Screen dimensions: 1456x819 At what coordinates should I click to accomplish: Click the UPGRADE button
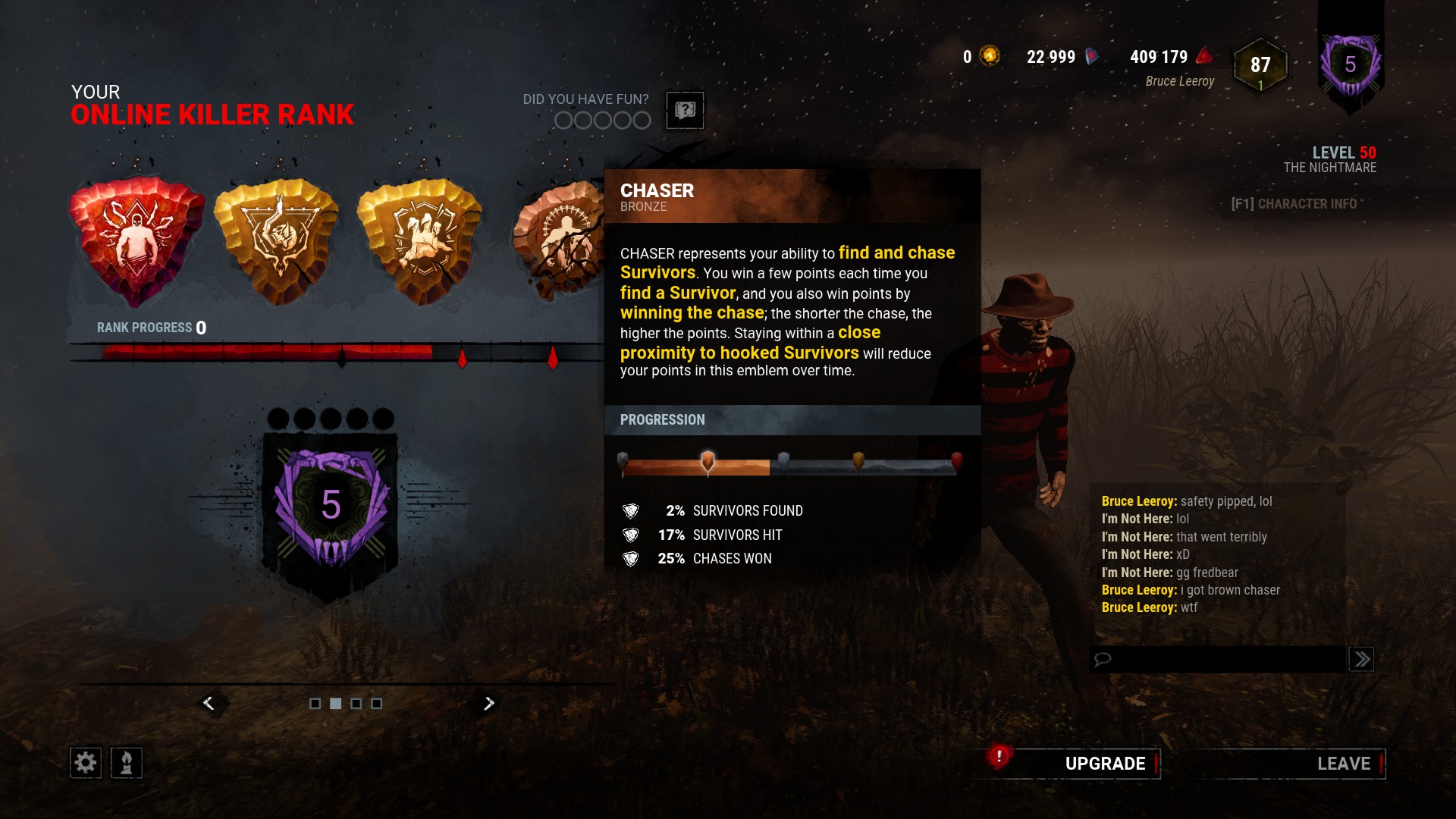[x=1104, y=764]
